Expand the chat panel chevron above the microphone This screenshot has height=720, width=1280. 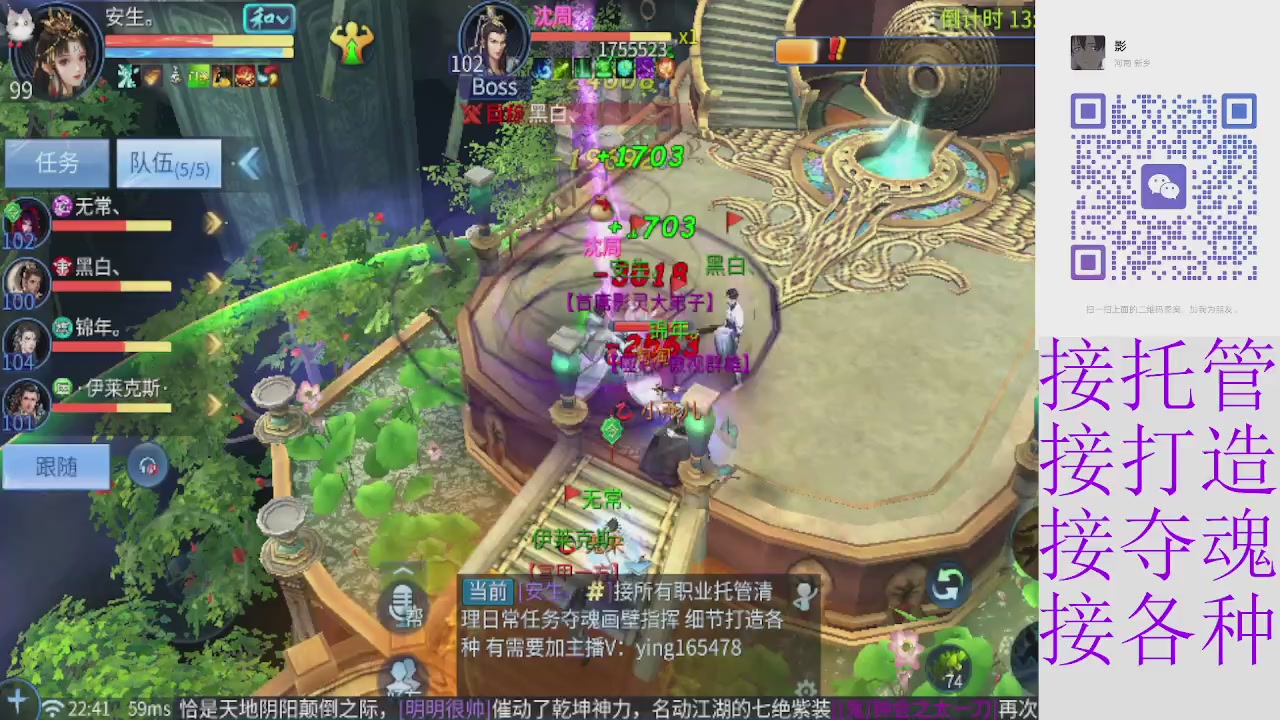402,572
